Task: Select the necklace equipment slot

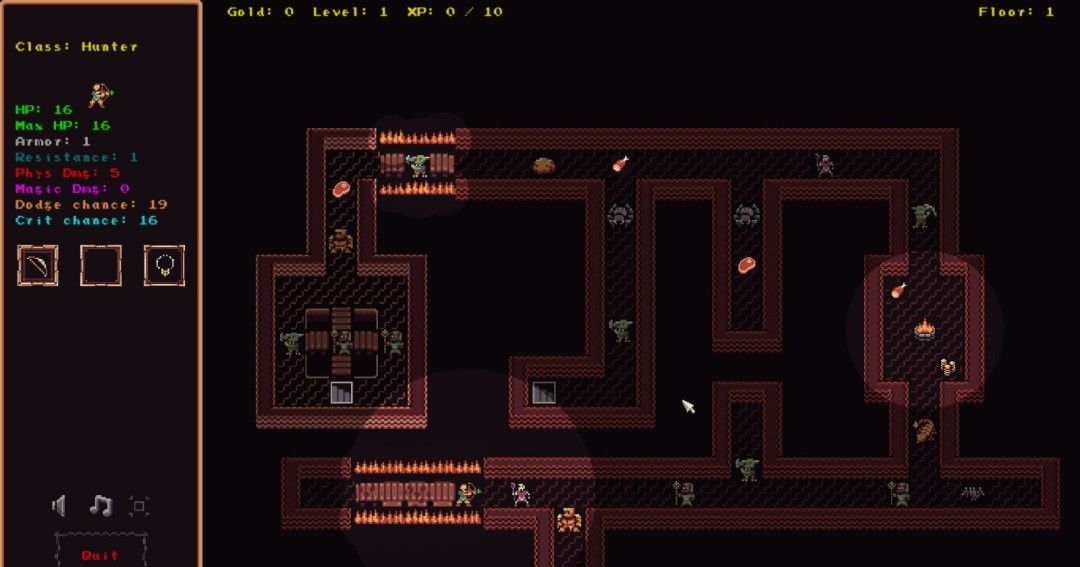Action: (164, 265)
